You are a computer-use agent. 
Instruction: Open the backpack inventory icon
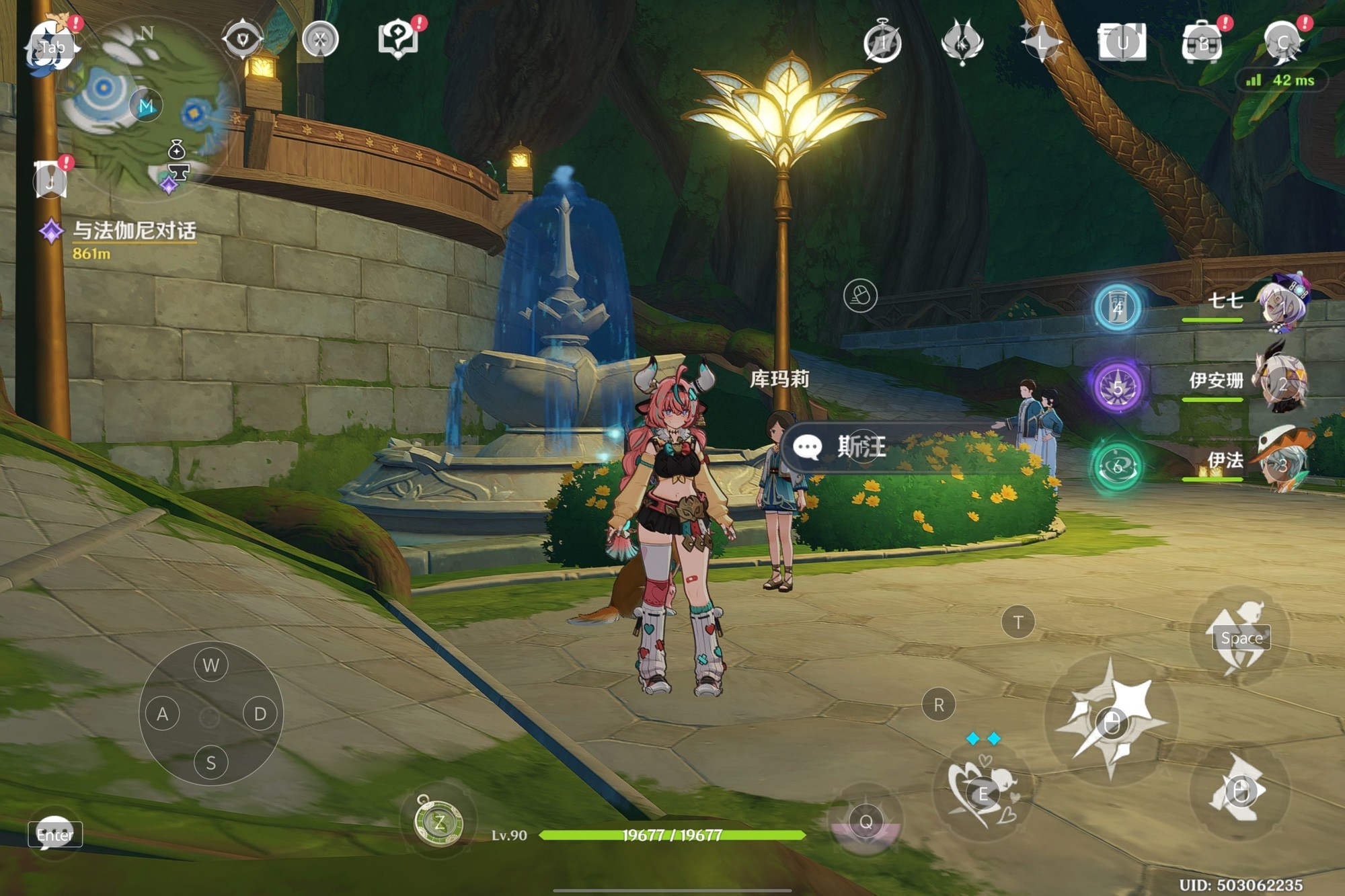point(1202,43)
